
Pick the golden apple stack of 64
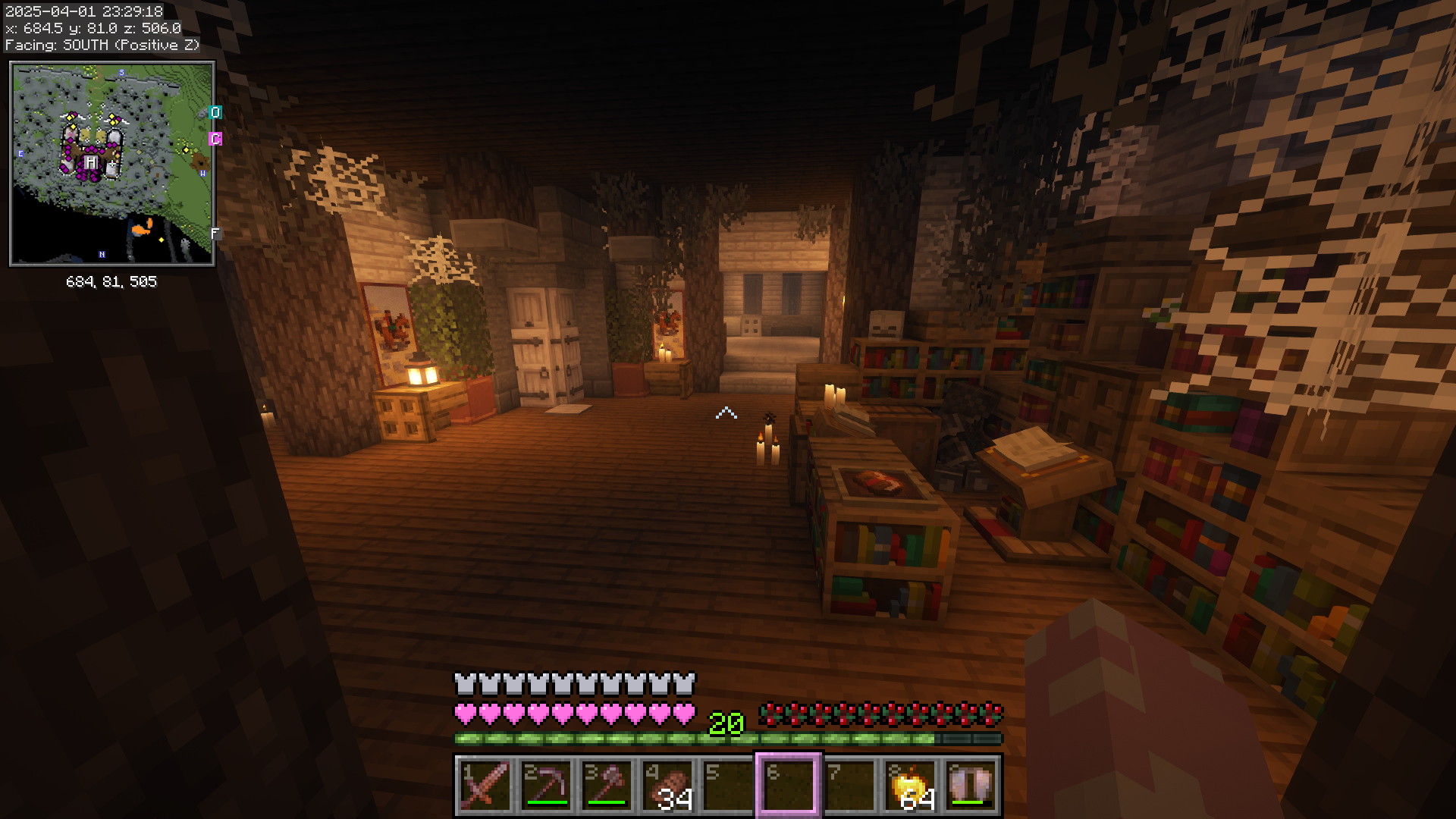point(910,786)
